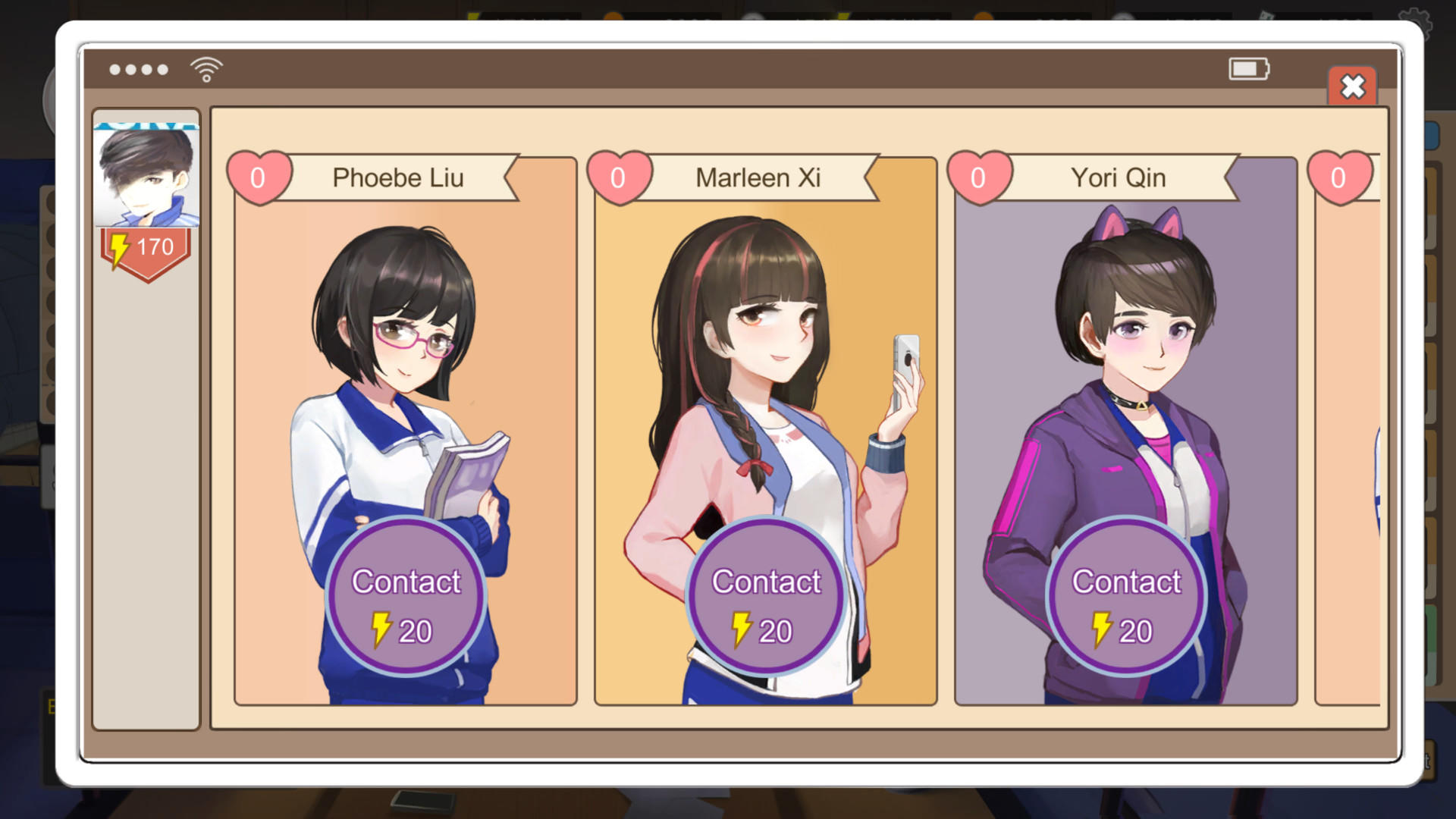Select Marleen Xi's name banner
The height and width of the screenshot is (819, 1456).
click(758, 178)
